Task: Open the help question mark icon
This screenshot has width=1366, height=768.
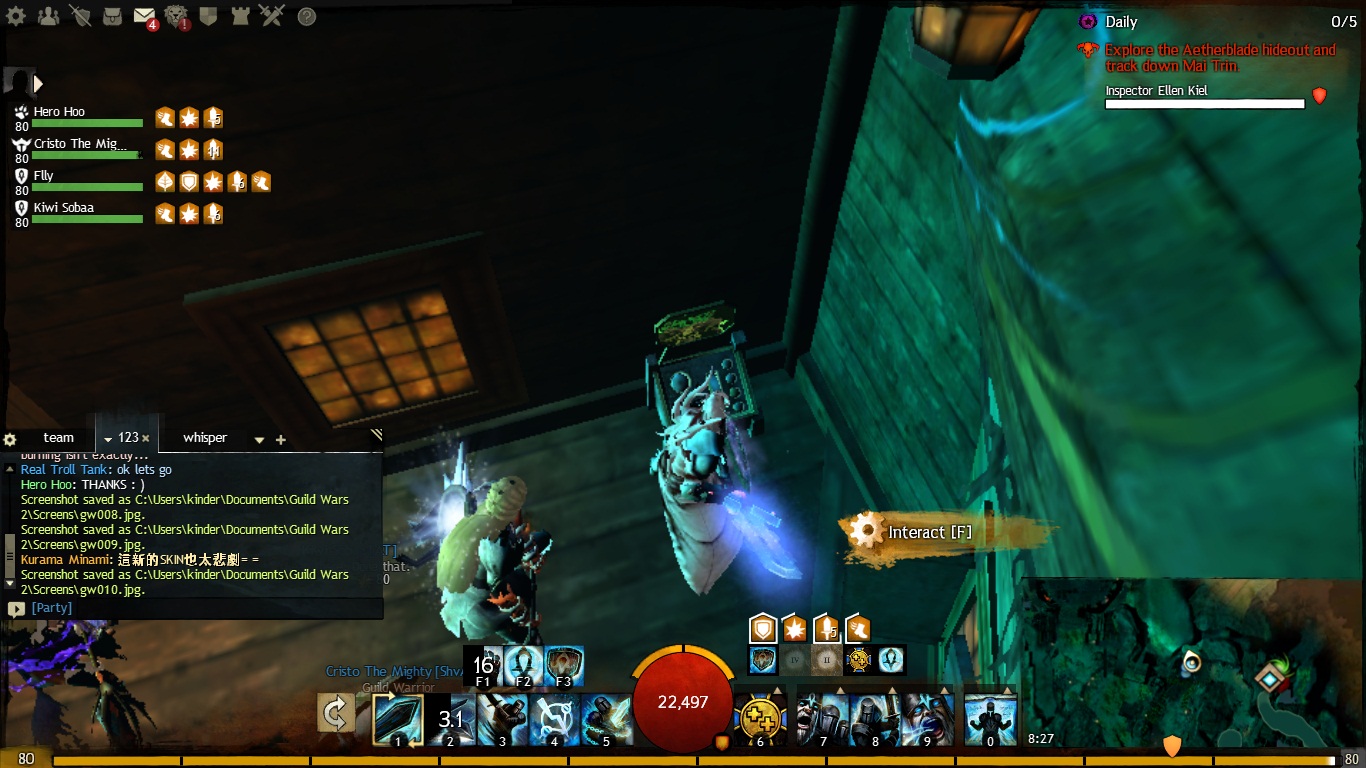Action: [307, 16]
